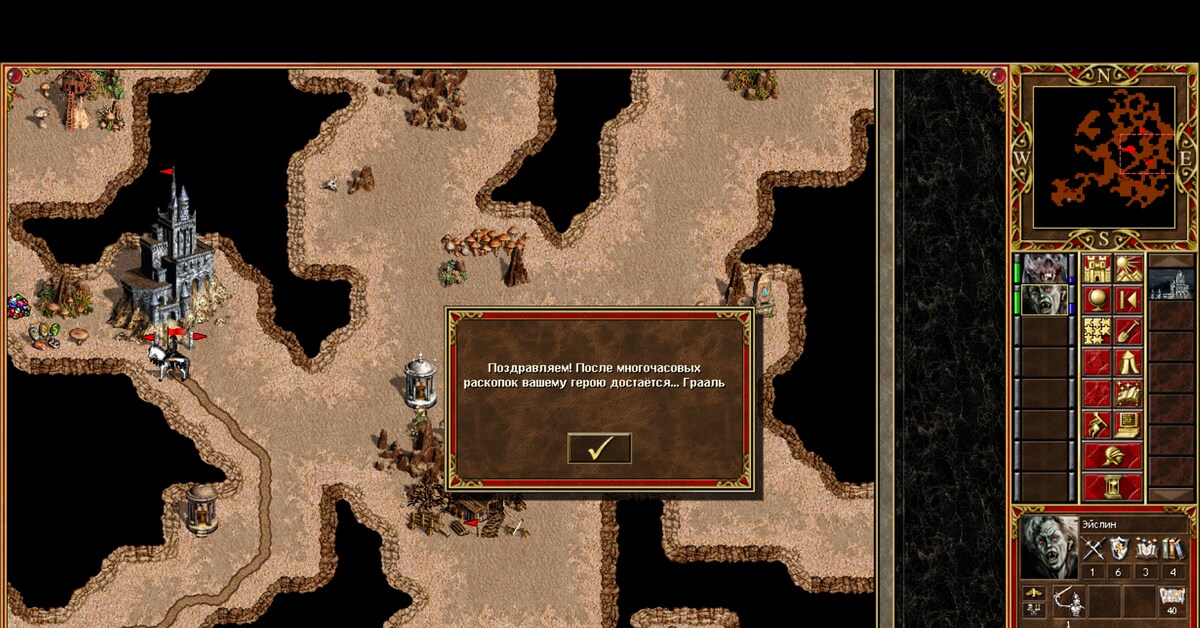
Task: Click the gold stars button
Action: 1097,331
